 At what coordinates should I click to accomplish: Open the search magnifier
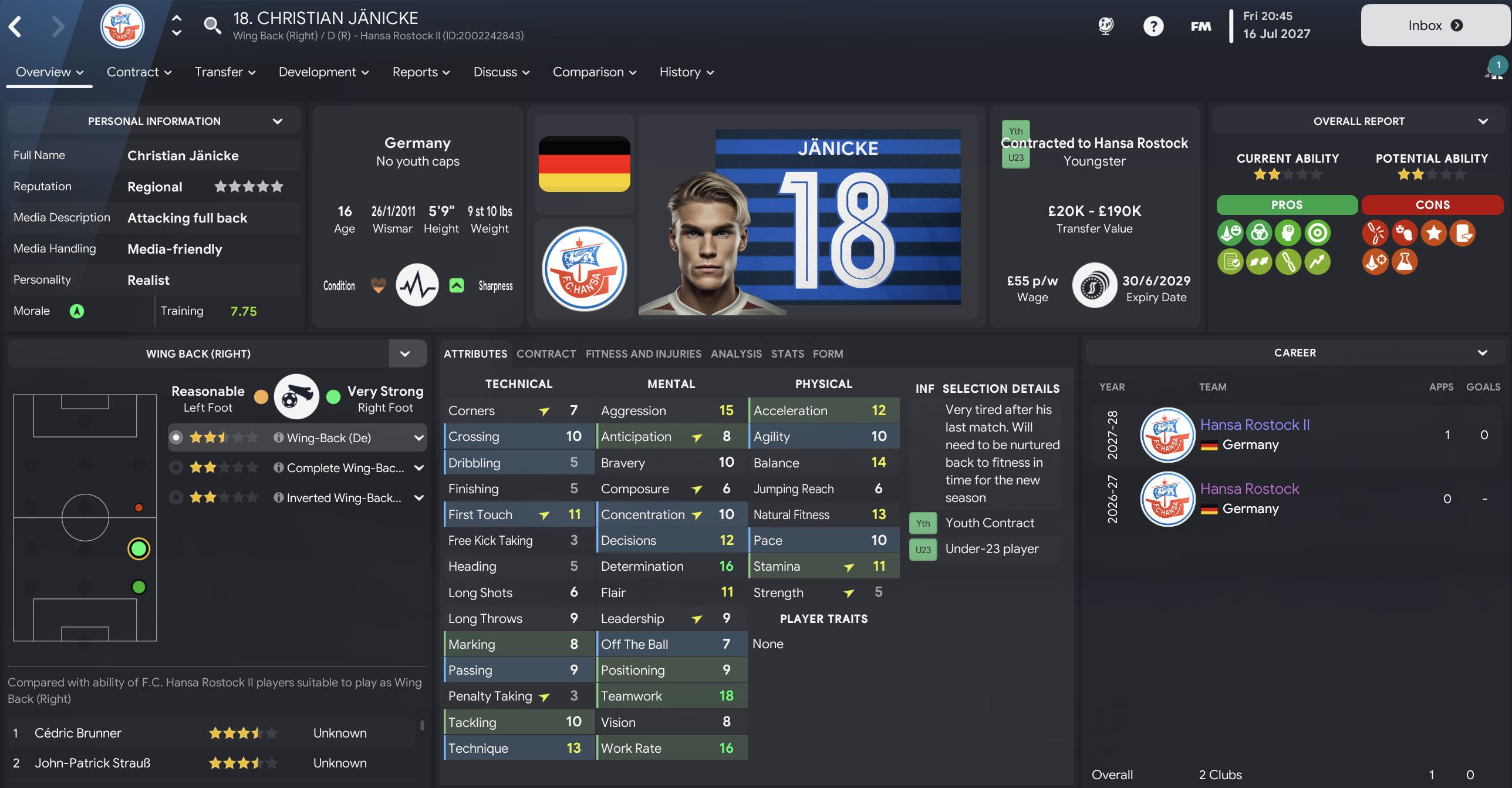(212, 25)
